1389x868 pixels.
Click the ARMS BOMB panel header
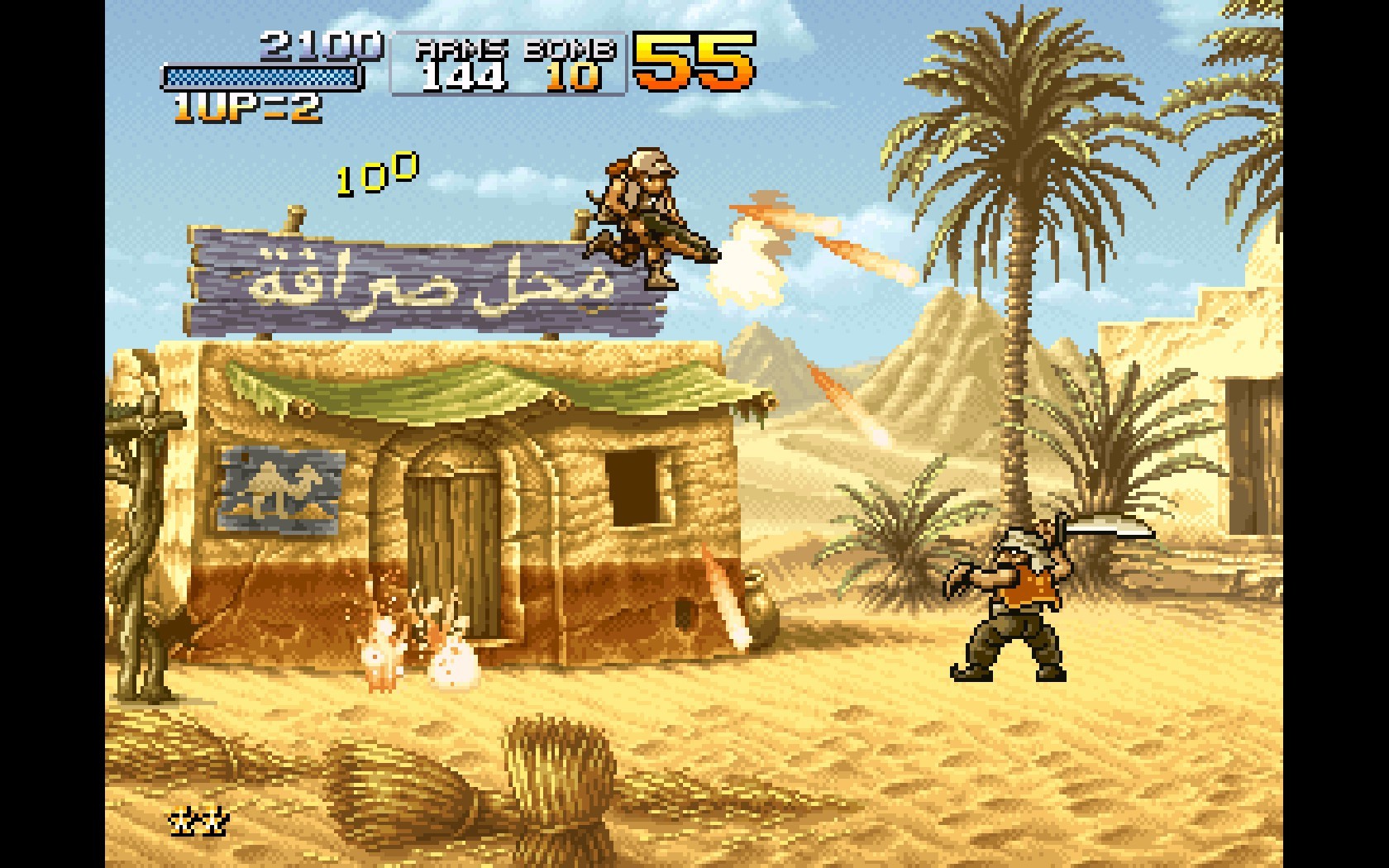pos(511,50)
